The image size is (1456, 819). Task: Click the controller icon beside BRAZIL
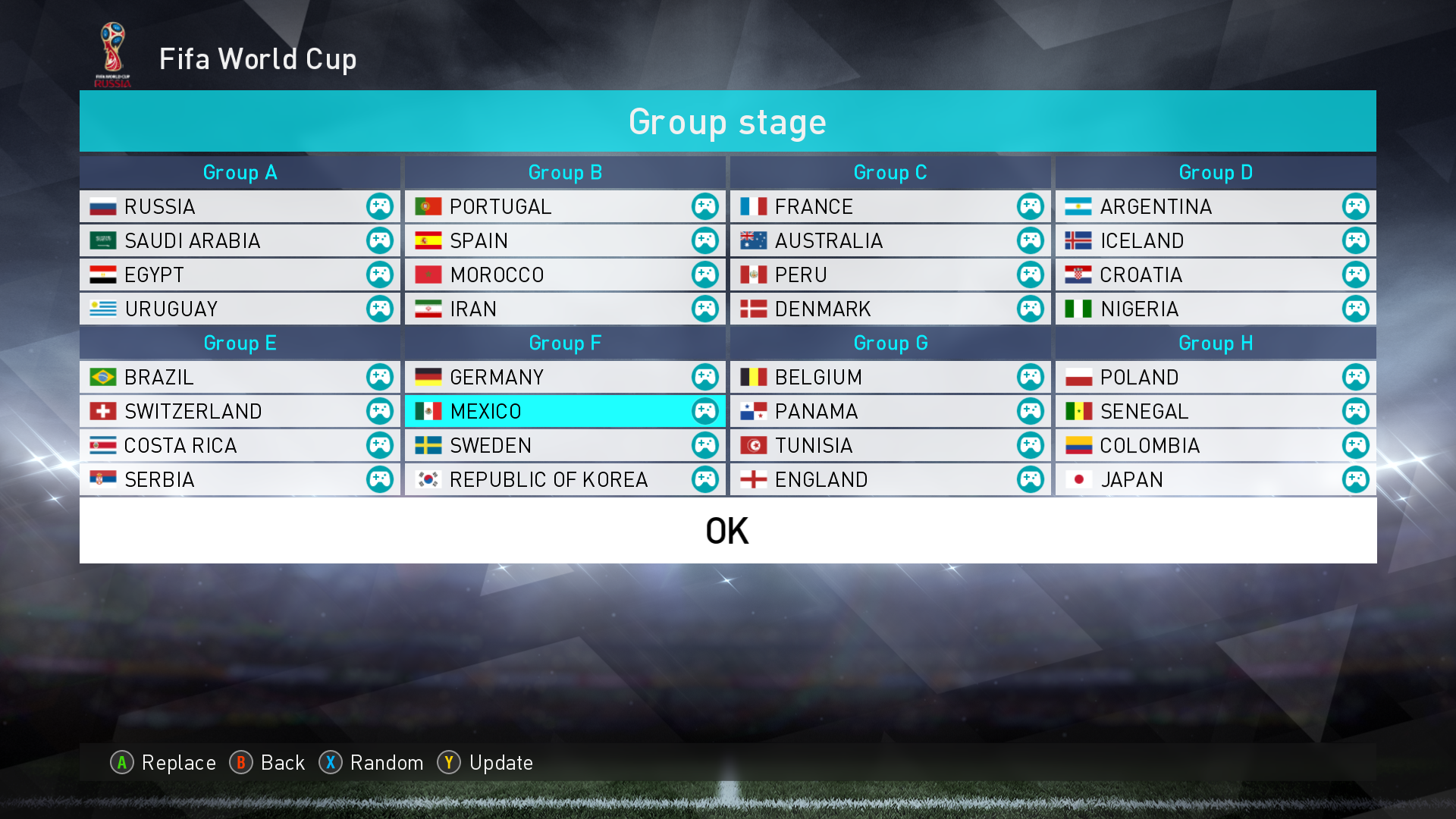point(379,377)
